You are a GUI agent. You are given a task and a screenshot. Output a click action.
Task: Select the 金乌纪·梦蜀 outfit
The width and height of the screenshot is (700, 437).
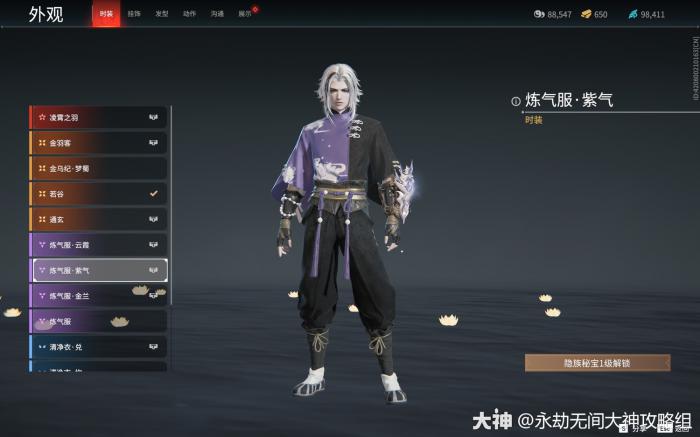98,168
